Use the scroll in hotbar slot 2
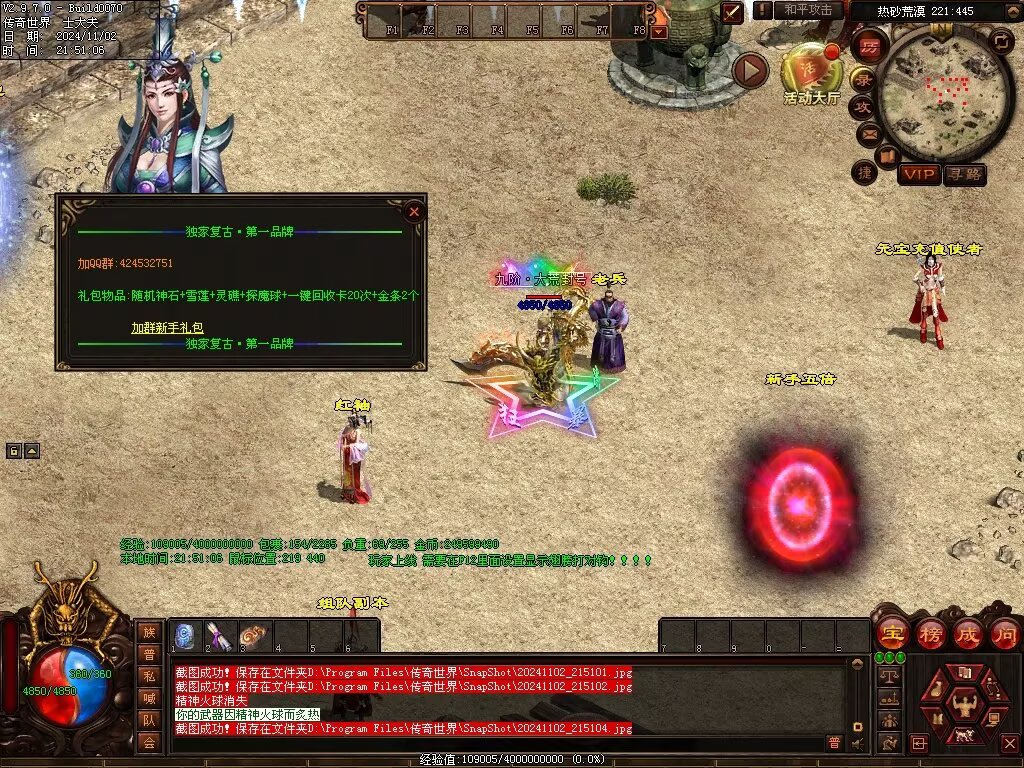 point(219,636)
